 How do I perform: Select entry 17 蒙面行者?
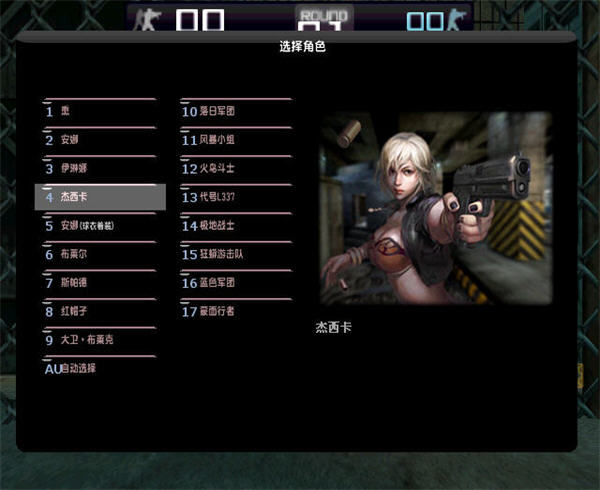coord(236,311)
